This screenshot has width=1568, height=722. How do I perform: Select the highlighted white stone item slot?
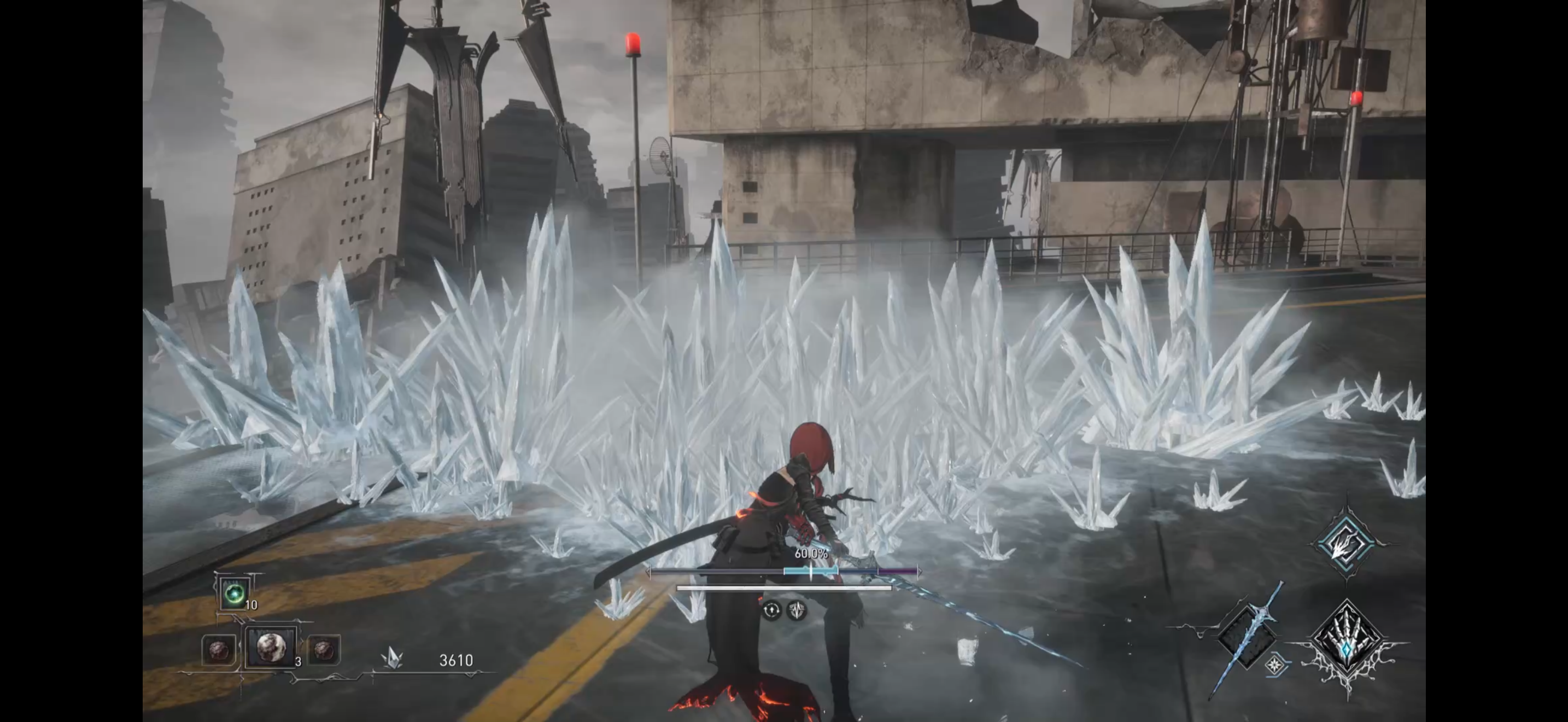(x=270, y=647)
